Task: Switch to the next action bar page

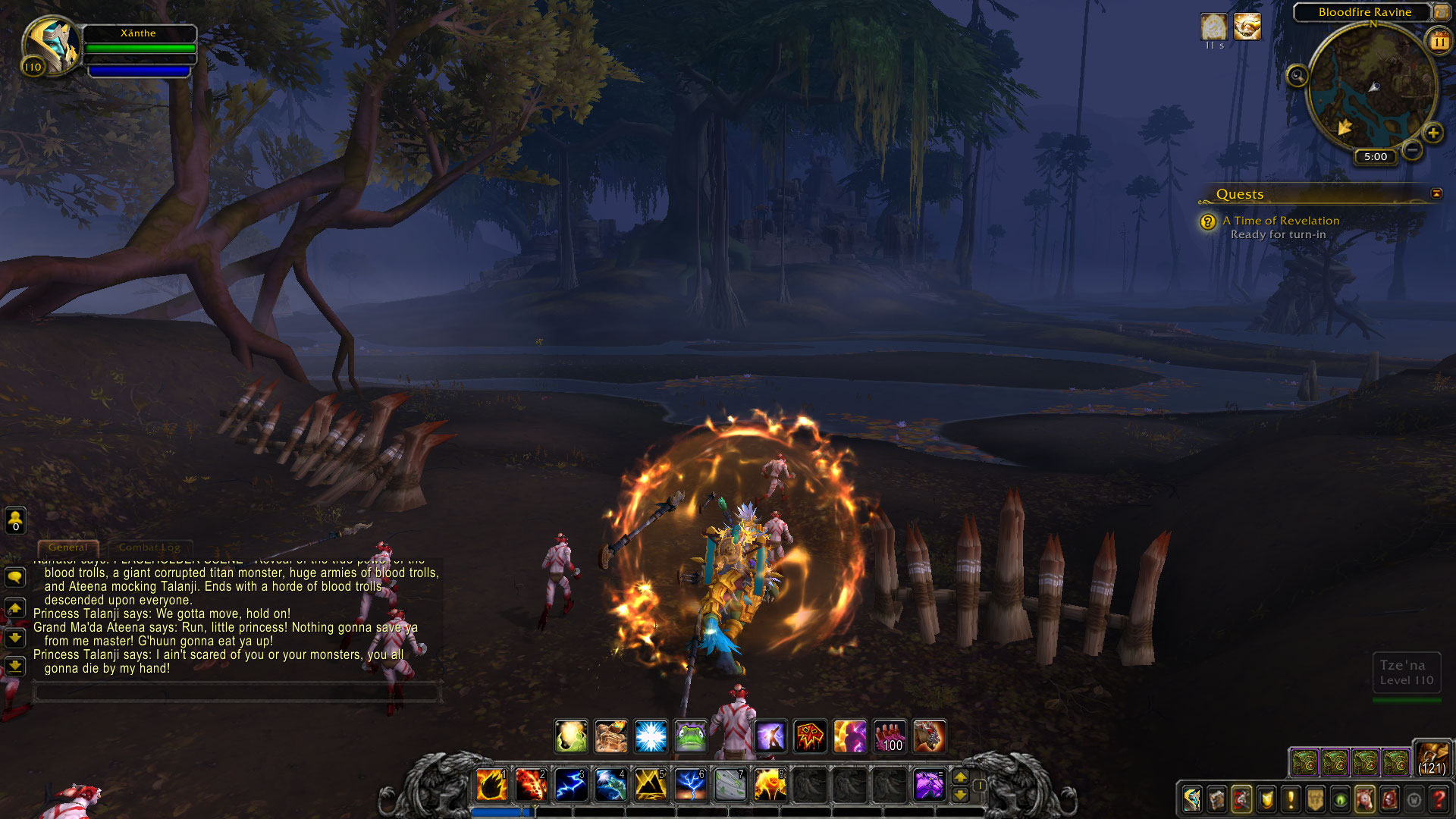Action: [x=960, y=777]
